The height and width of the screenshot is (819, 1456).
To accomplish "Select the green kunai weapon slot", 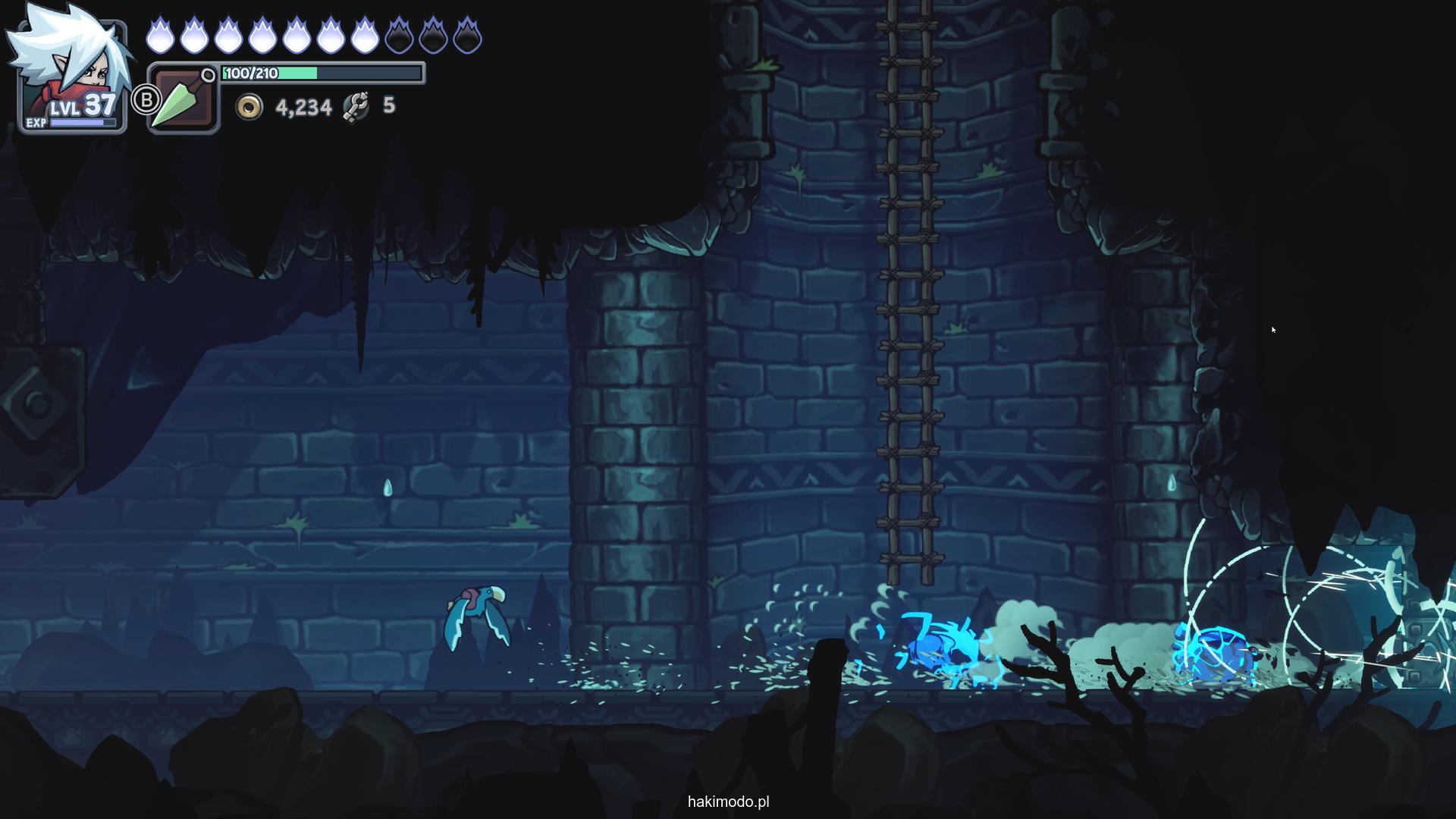I will (x=184, y=99).
